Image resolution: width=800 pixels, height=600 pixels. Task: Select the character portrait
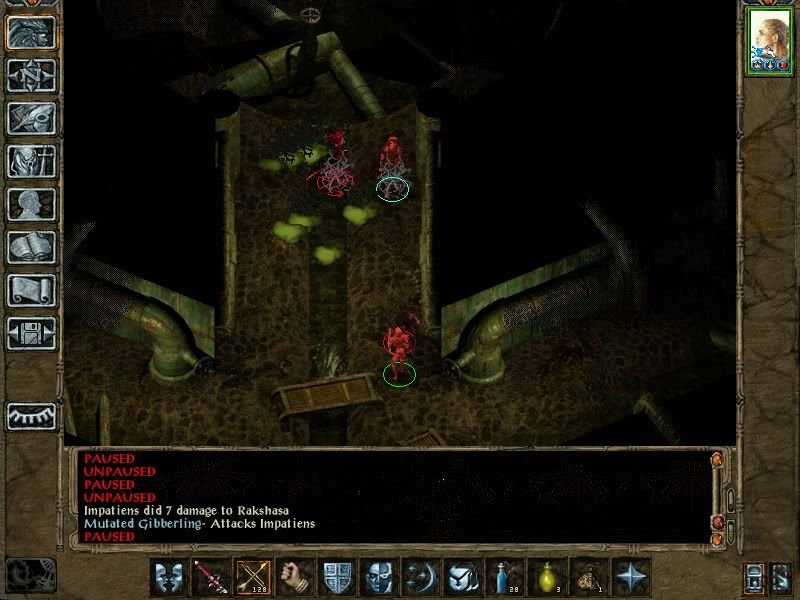coord(768,41)
